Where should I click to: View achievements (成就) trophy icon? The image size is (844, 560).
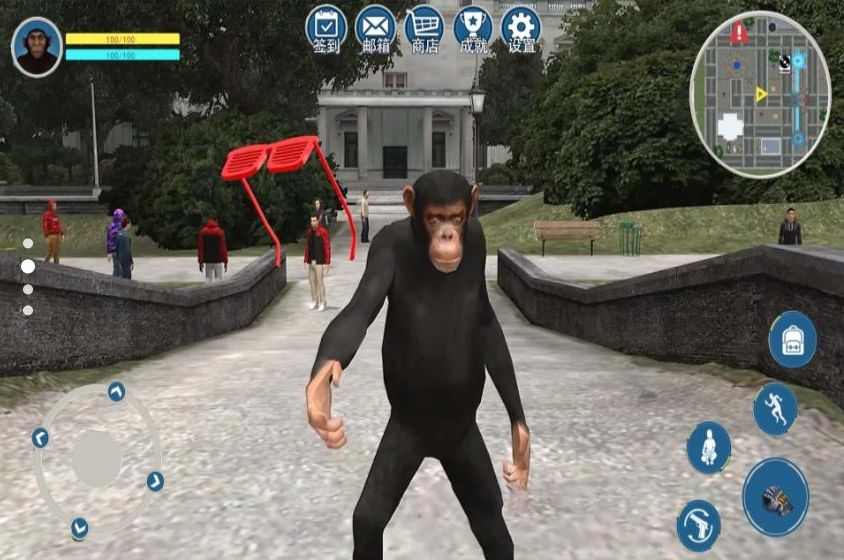(473, 27)
